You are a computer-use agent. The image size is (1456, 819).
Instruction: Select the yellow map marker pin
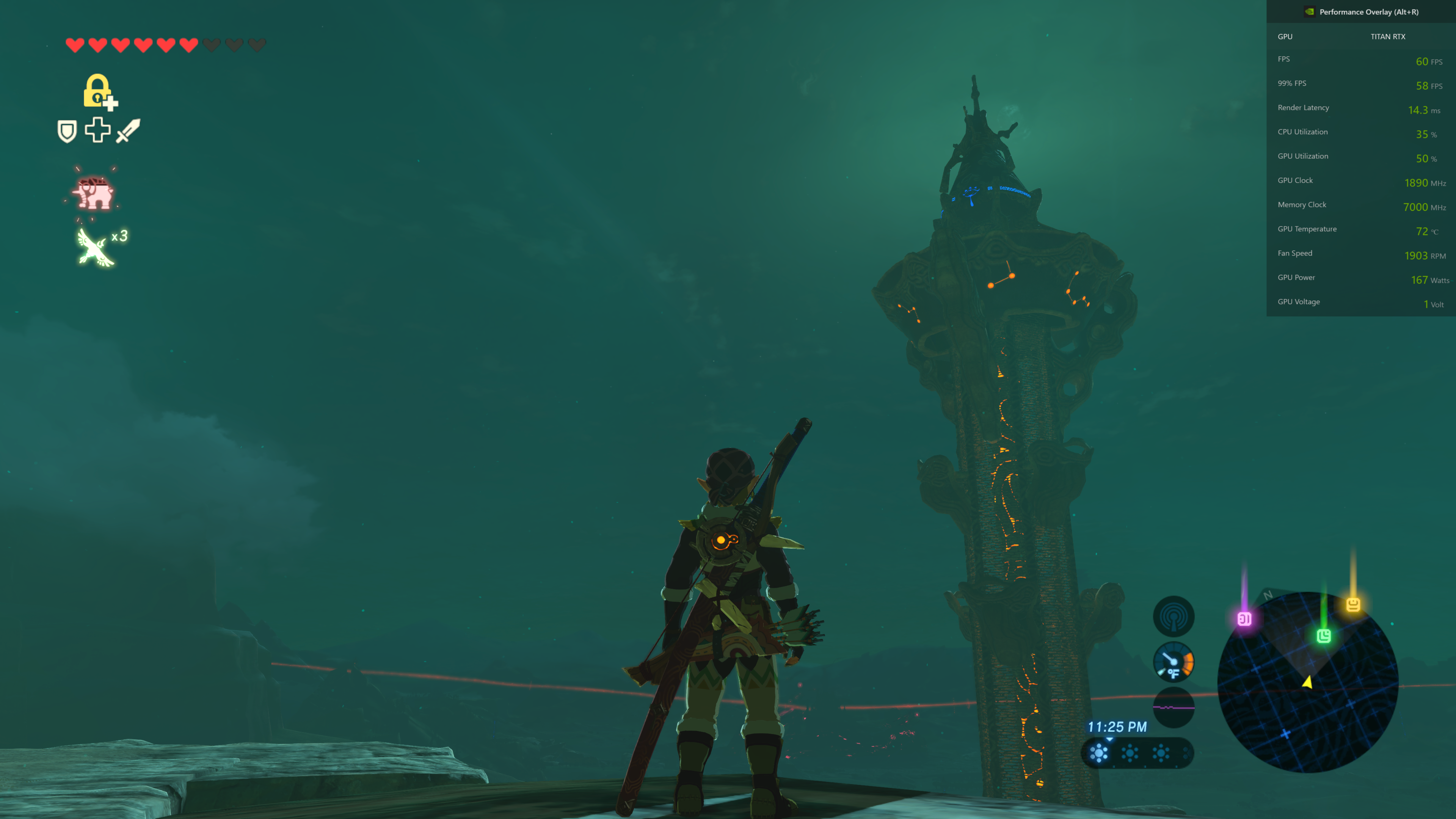(x=1353, y=604)
